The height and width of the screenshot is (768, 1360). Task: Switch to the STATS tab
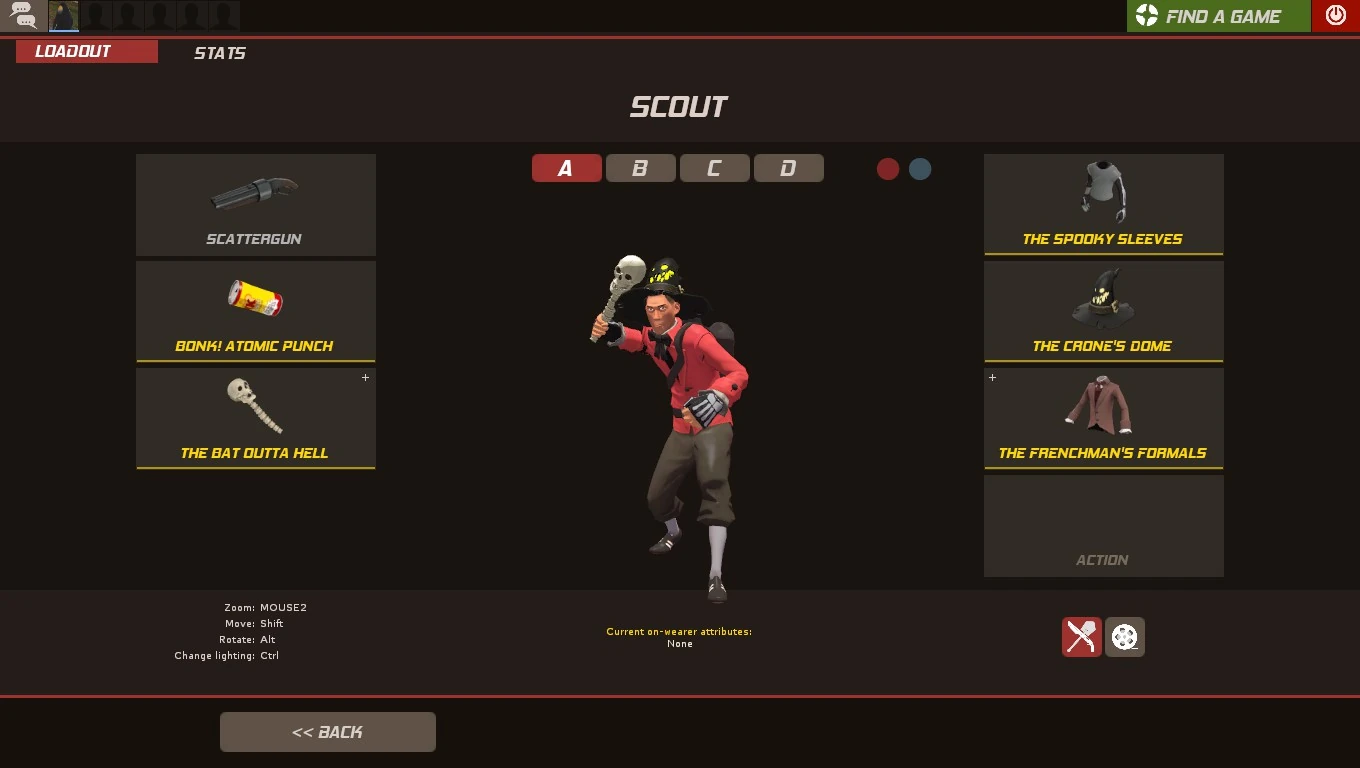219,53
